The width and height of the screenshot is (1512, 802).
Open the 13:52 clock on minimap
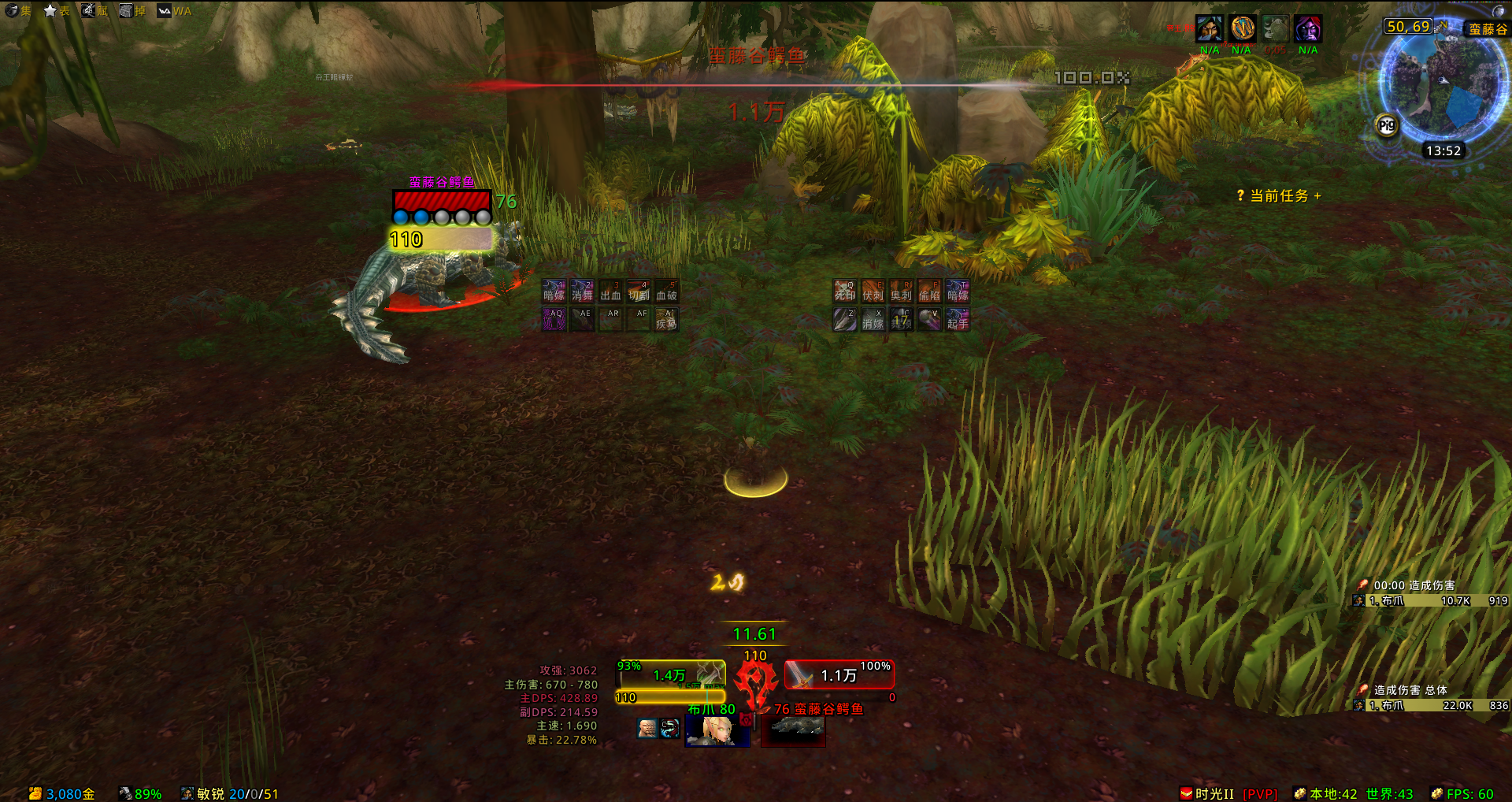tap(1443, 150)
